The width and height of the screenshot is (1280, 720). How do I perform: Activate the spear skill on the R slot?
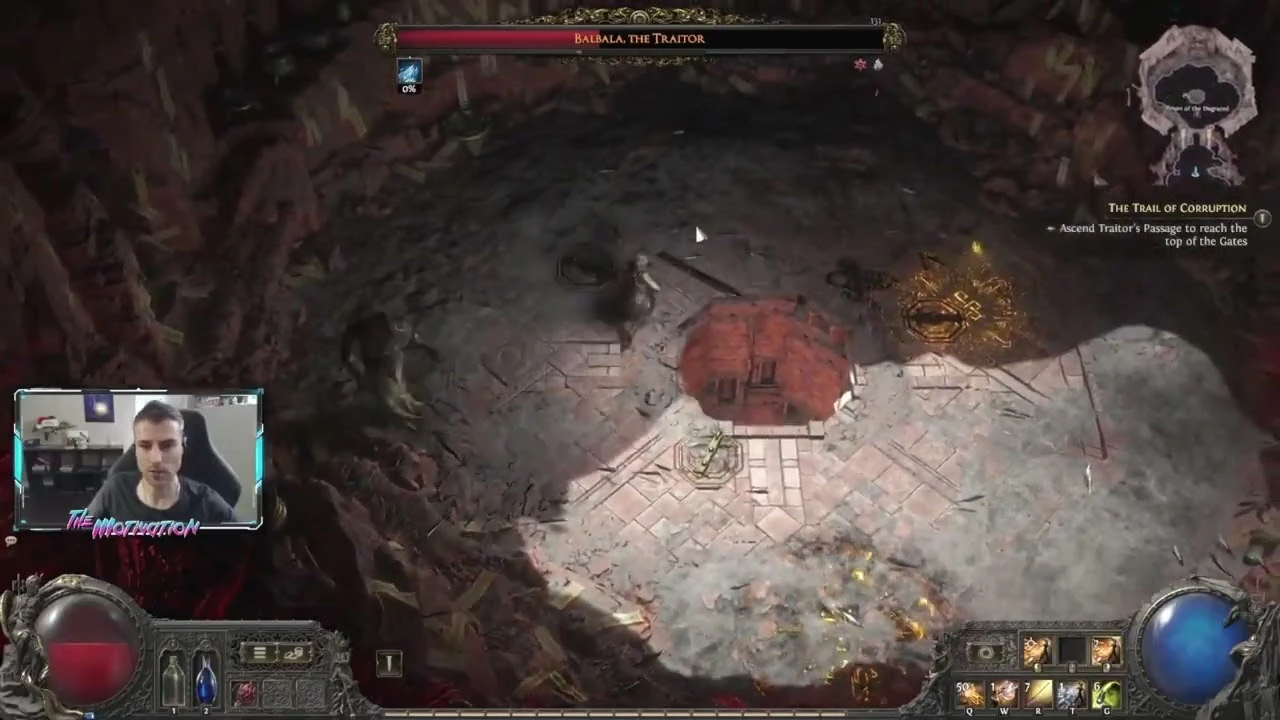pos(1038,694)
